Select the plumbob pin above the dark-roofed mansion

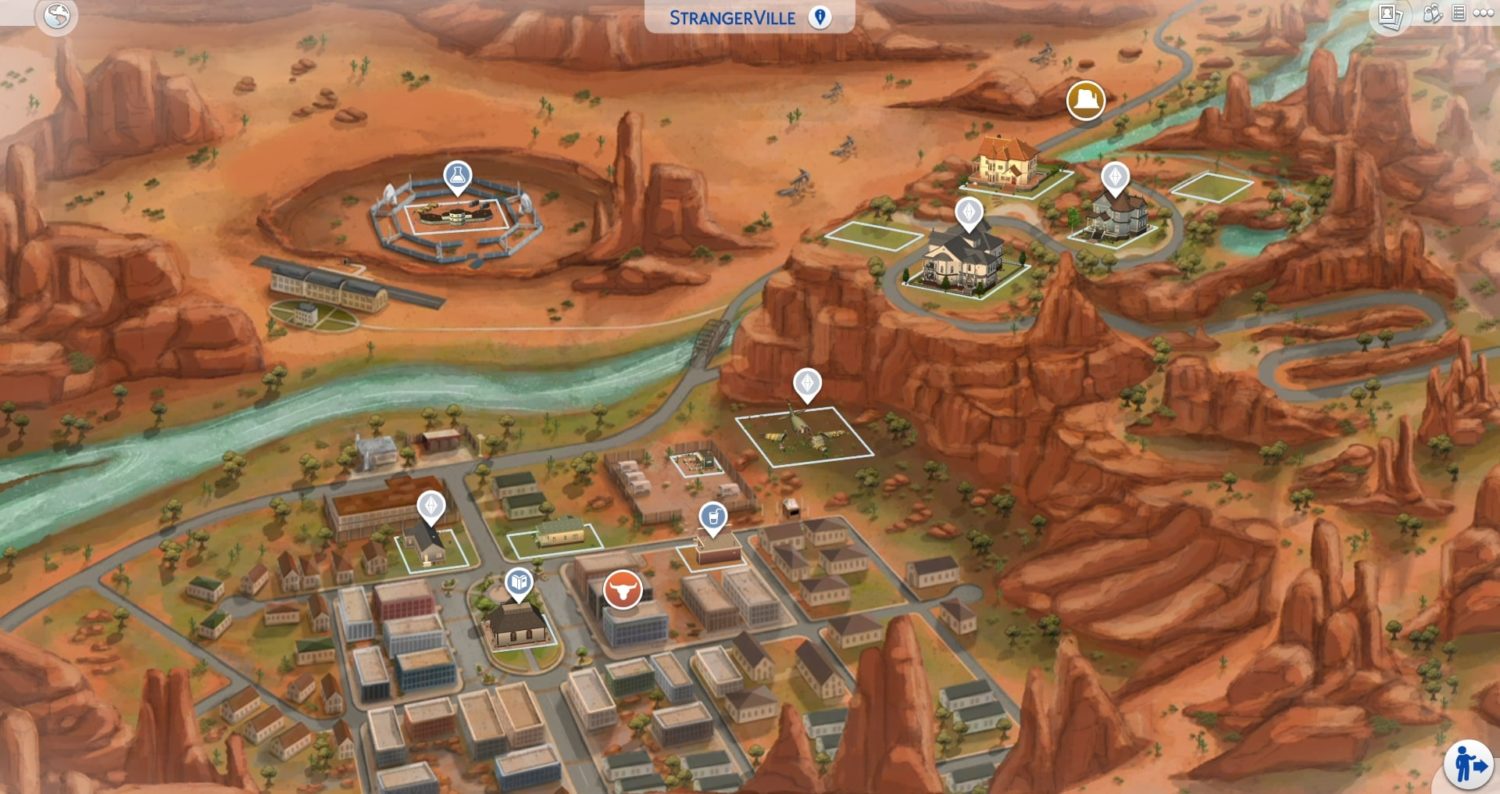[968, 211]
